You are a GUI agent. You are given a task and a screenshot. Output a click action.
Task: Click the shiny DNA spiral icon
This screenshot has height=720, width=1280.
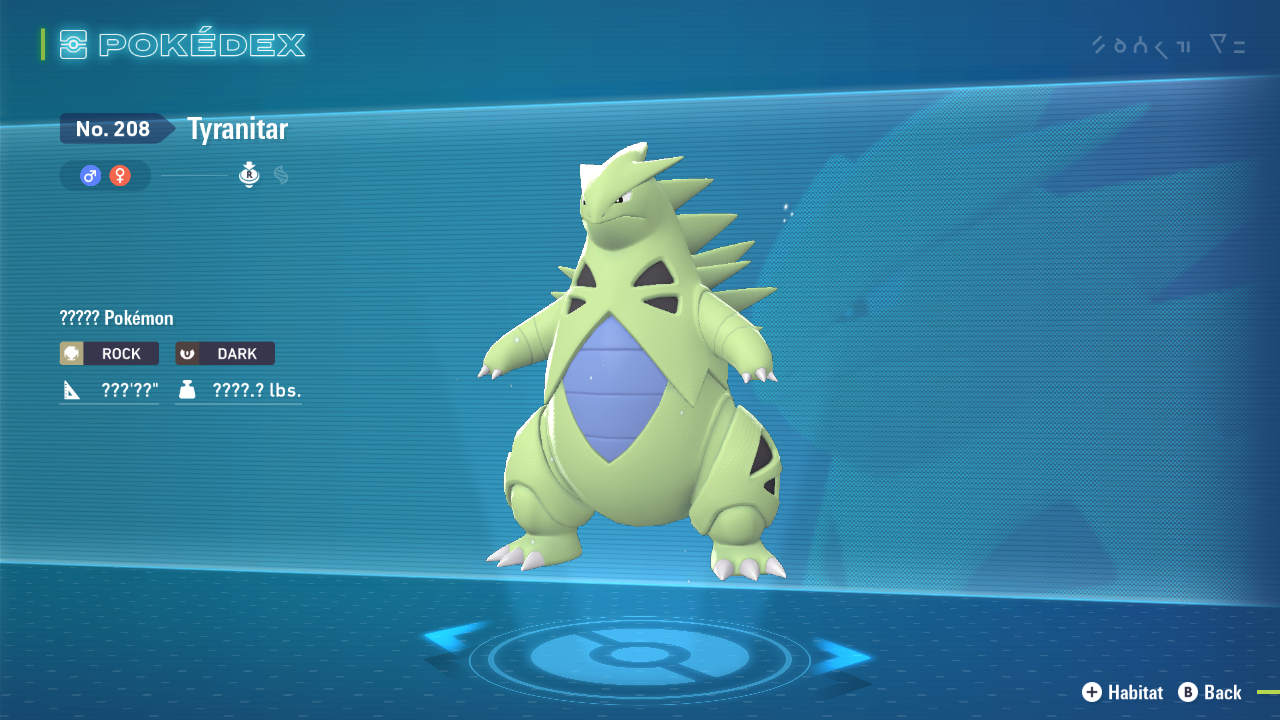pyautogui.click(x=280, y=175)
